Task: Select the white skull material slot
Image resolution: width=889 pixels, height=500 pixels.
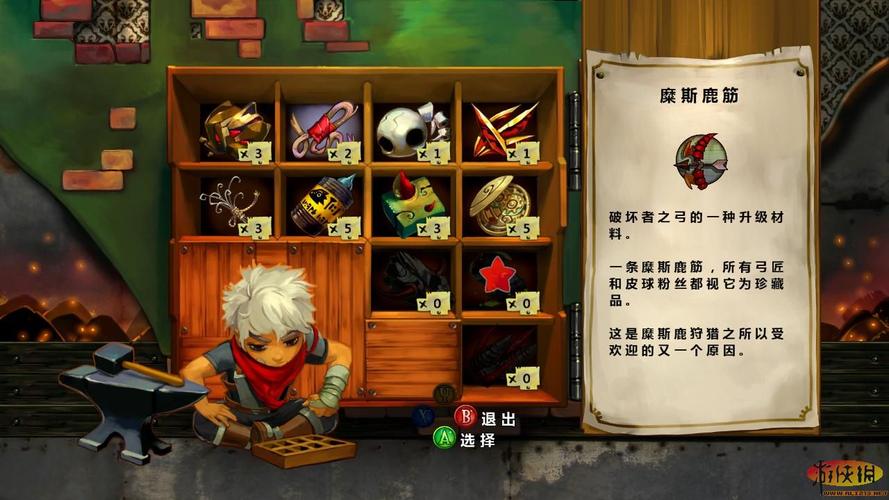Action: [x=411, y=130]
